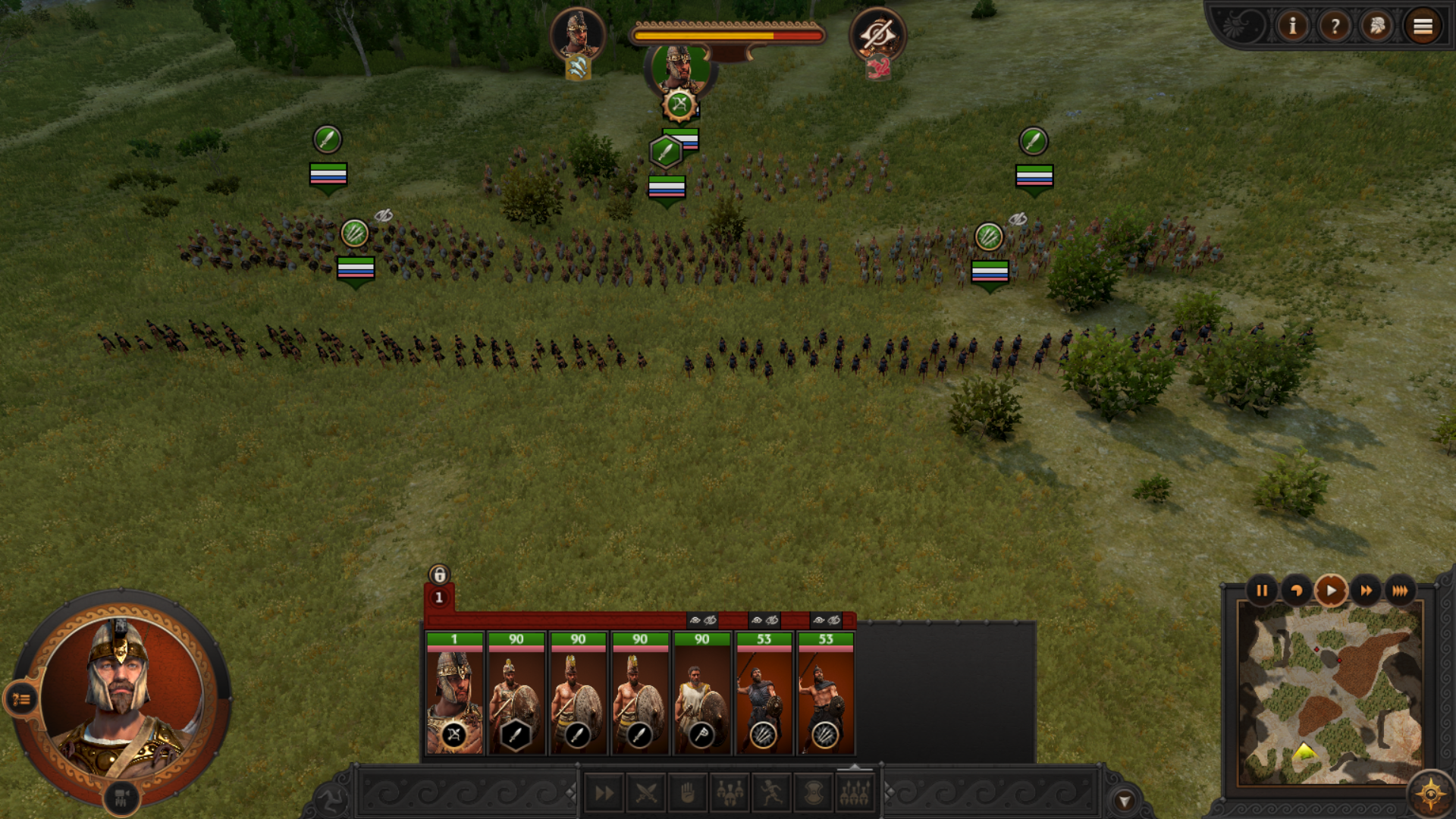Click the halt hand order button
The width and height of the screenshot is (1456, 819).
point(688,794)
